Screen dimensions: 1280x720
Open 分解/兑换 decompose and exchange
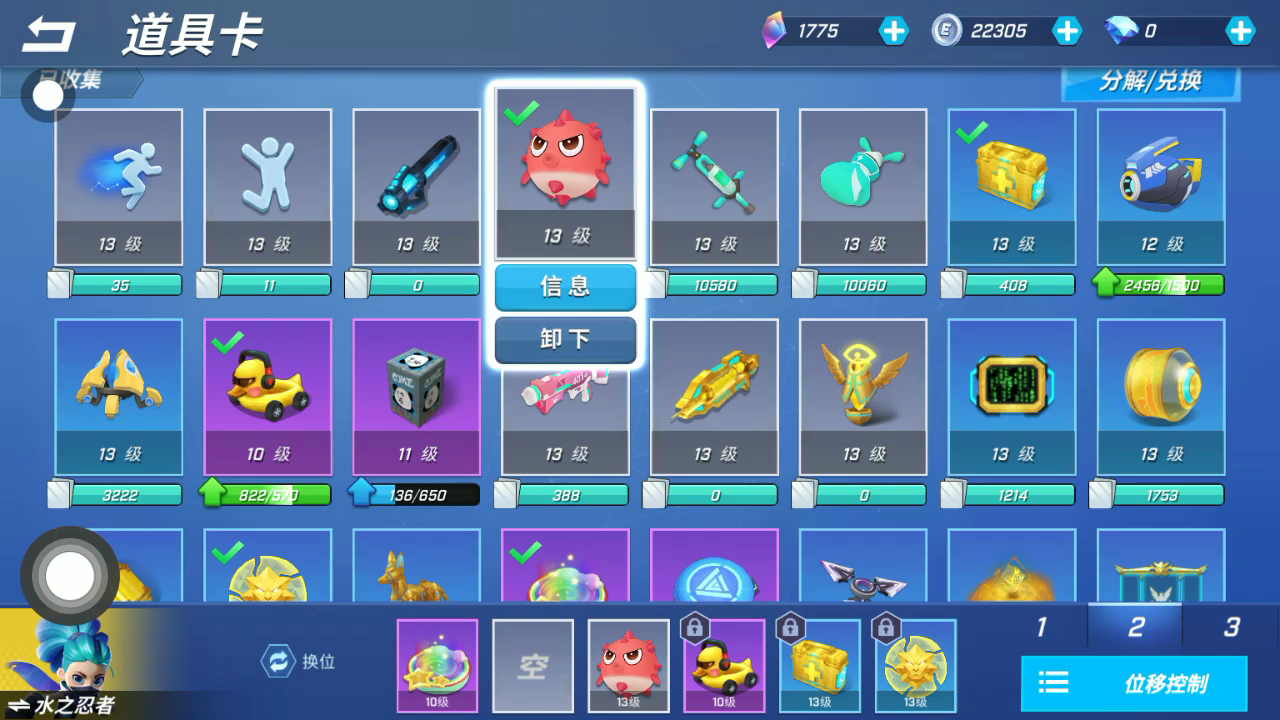(x=1150, y=83)
